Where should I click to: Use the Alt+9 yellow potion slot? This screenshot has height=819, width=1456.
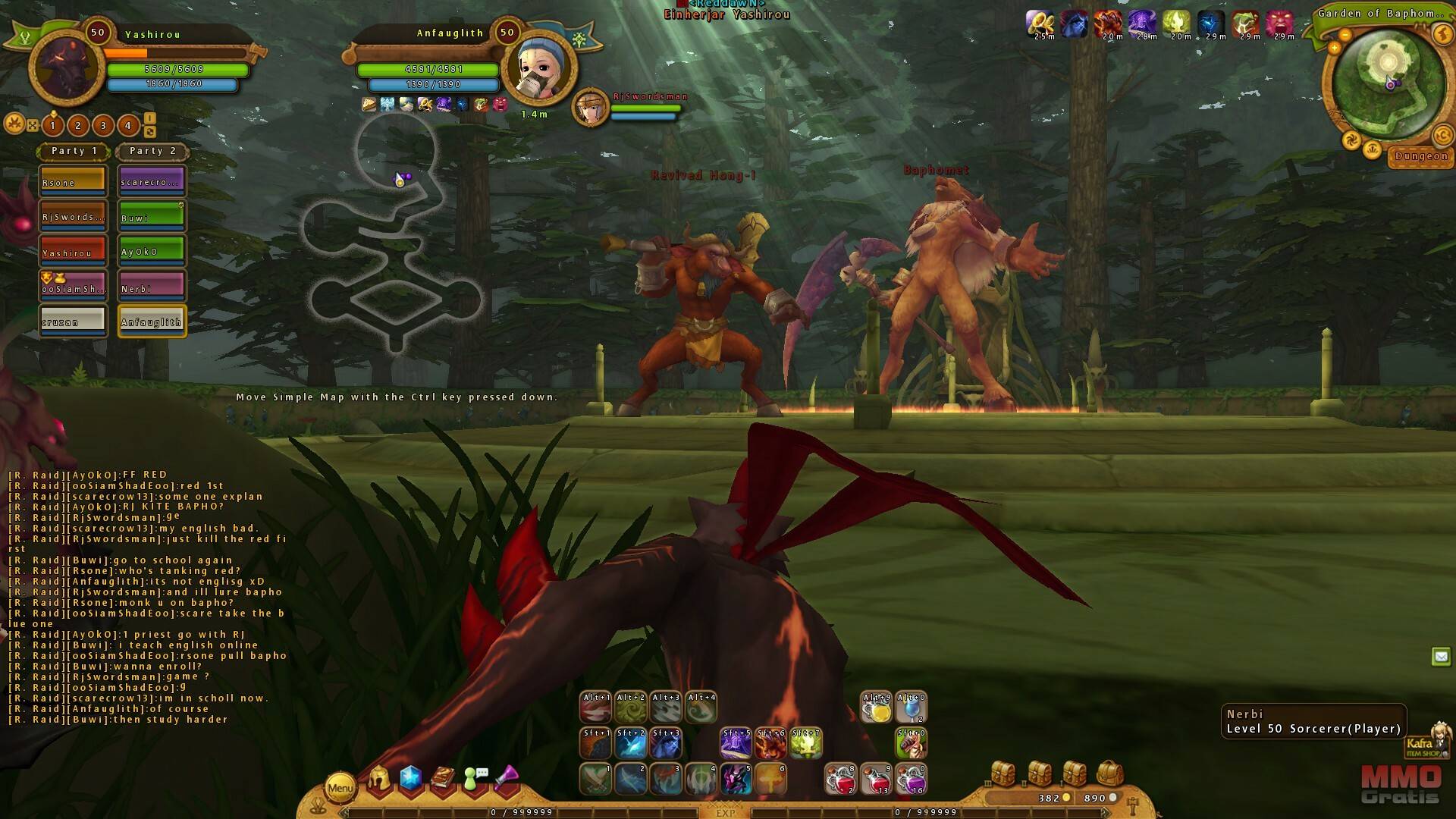(x=877, y=708)
